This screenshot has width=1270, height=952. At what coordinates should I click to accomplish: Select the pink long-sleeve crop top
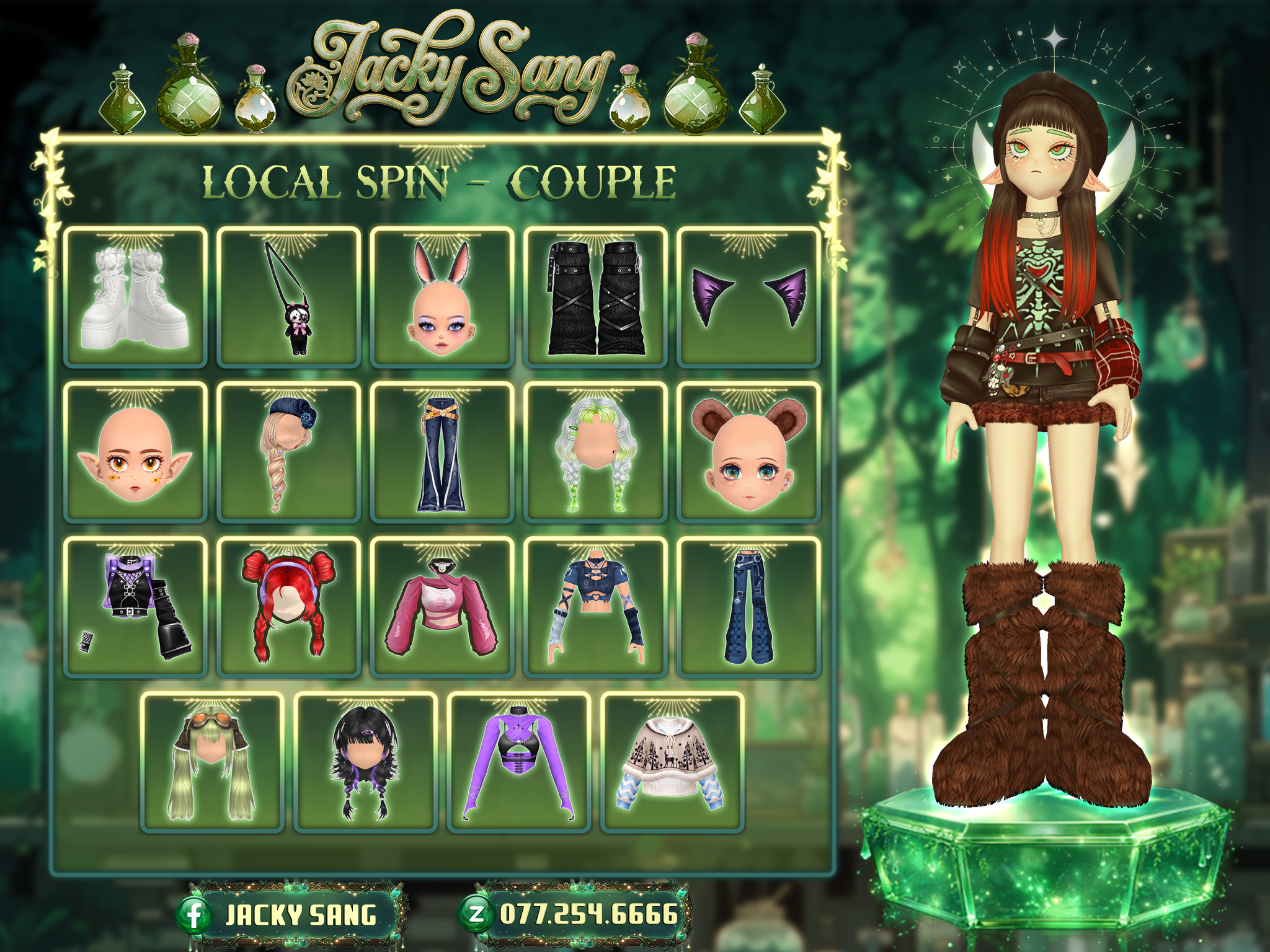point(442,607)
